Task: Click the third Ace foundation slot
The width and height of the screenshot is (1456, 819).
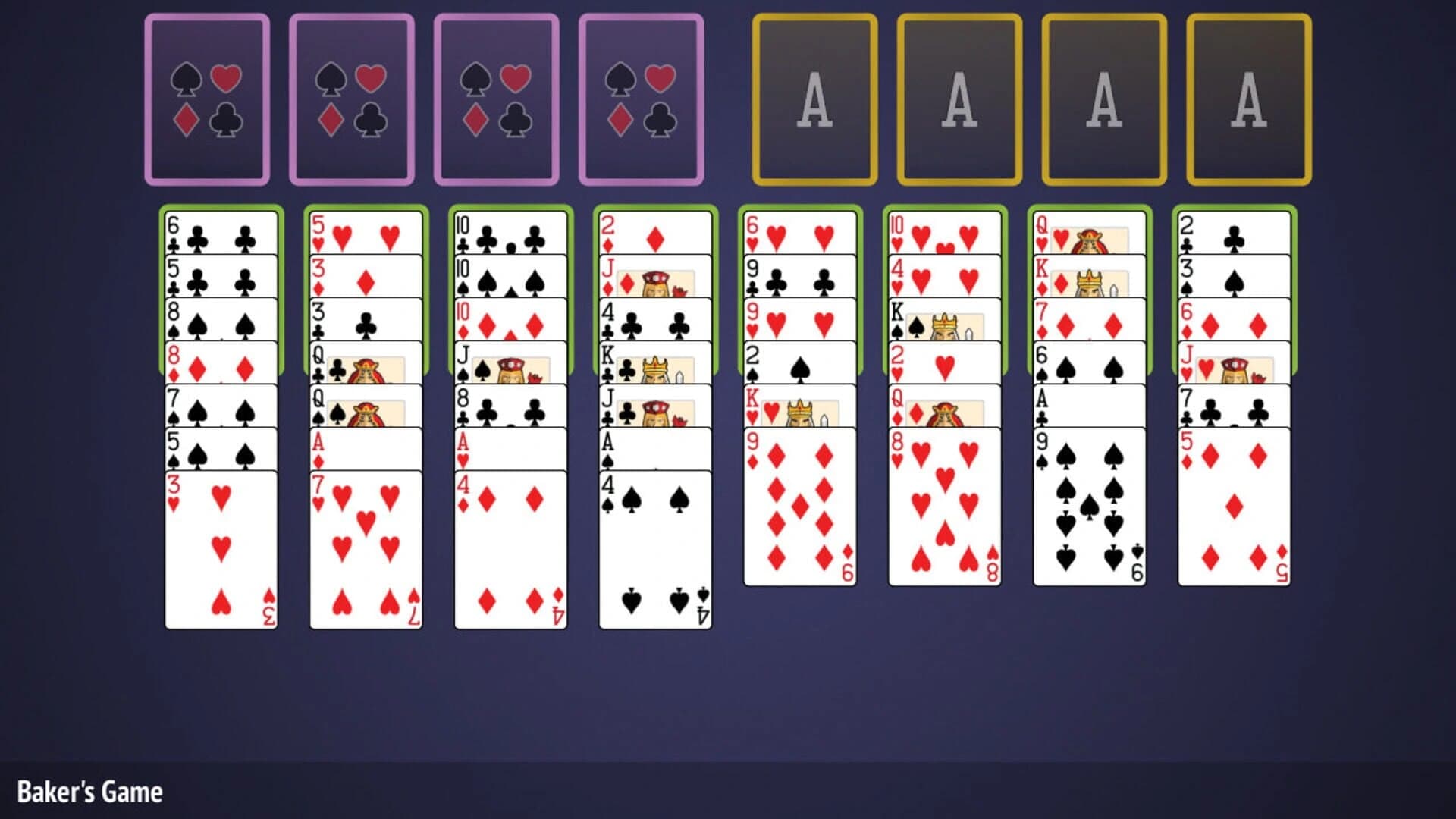Action: (x=1101, y=97)
